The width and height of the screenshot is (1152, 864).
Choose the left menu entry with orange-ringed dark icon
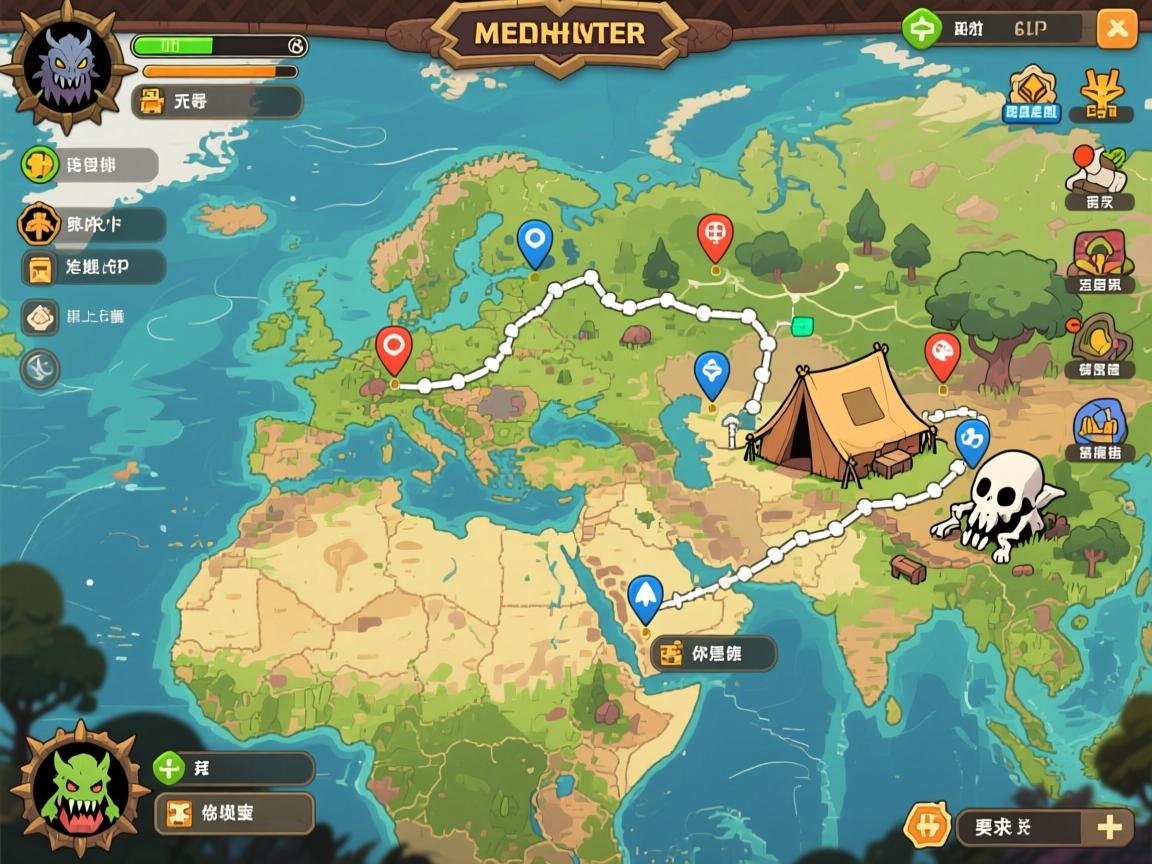[39, 225]
